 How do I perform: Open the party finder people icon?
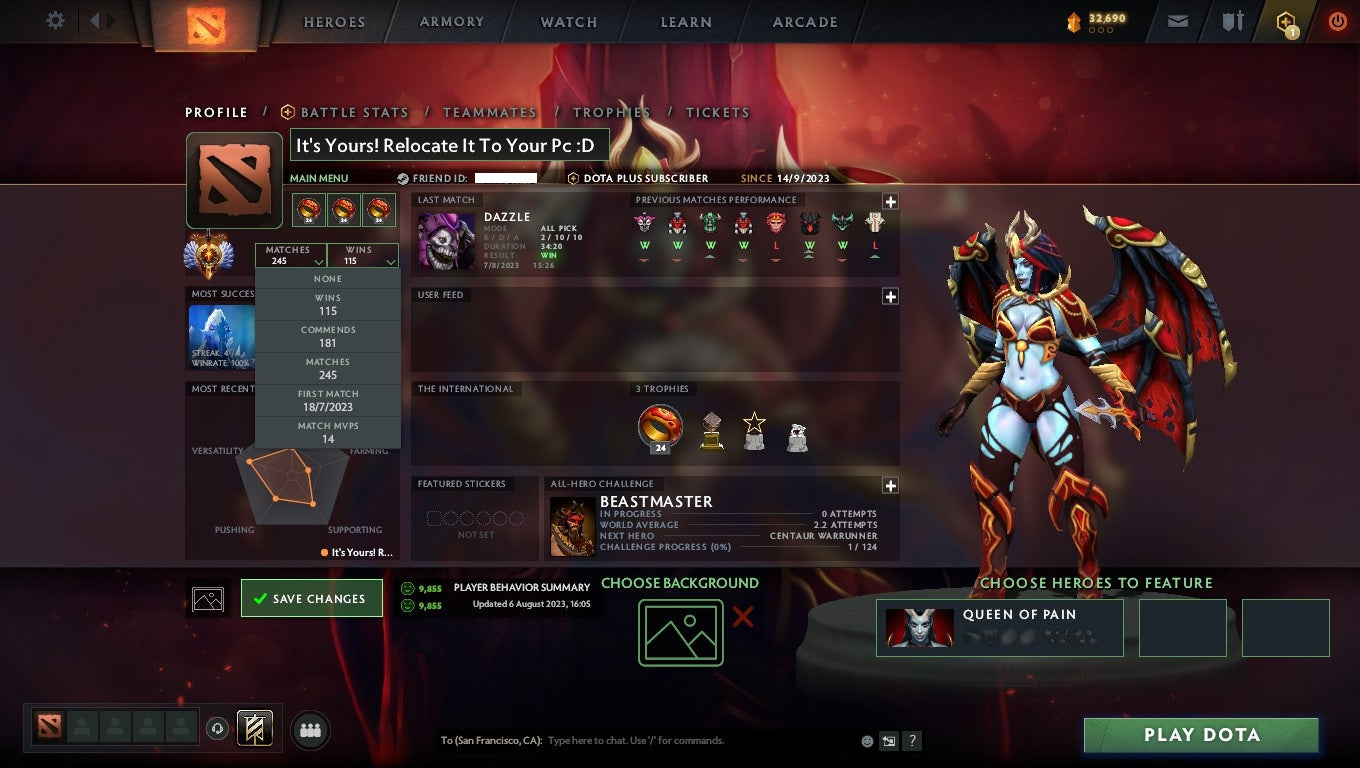[310, 730]
